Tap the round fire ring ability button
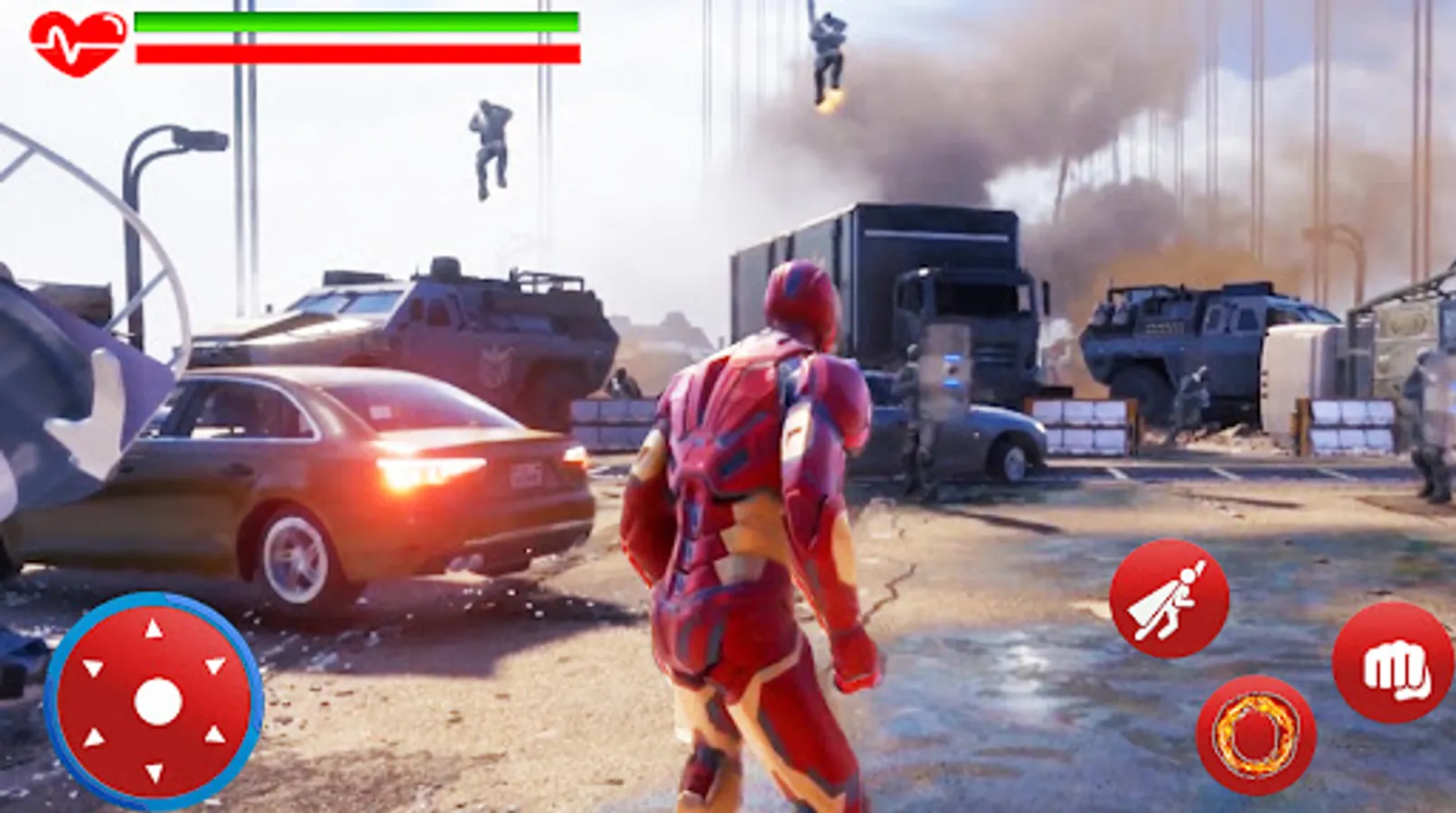1456x813 pixels. tap(1257, 735)
